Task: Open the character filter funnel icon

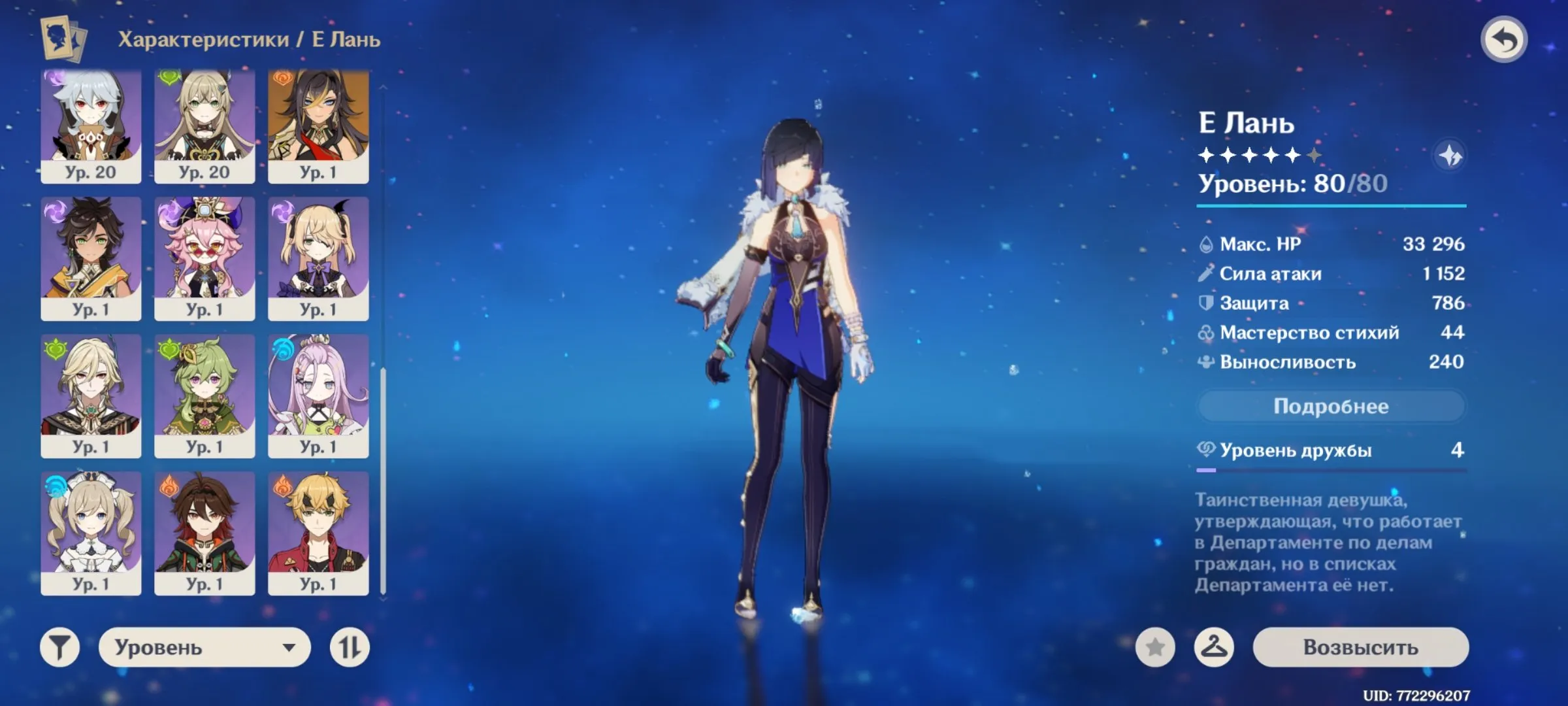Action: point(57,648)
